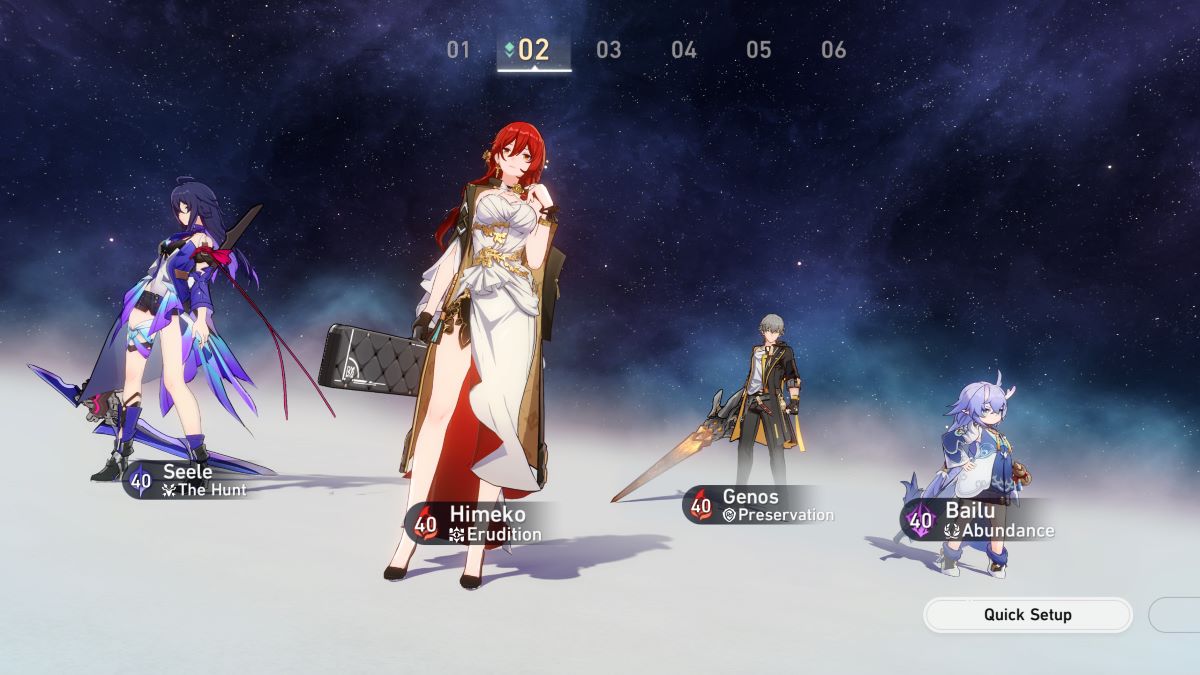Go to team tab 06
Screen dimensions: 1200x675
pyautogui.click(x=833, y=50)
